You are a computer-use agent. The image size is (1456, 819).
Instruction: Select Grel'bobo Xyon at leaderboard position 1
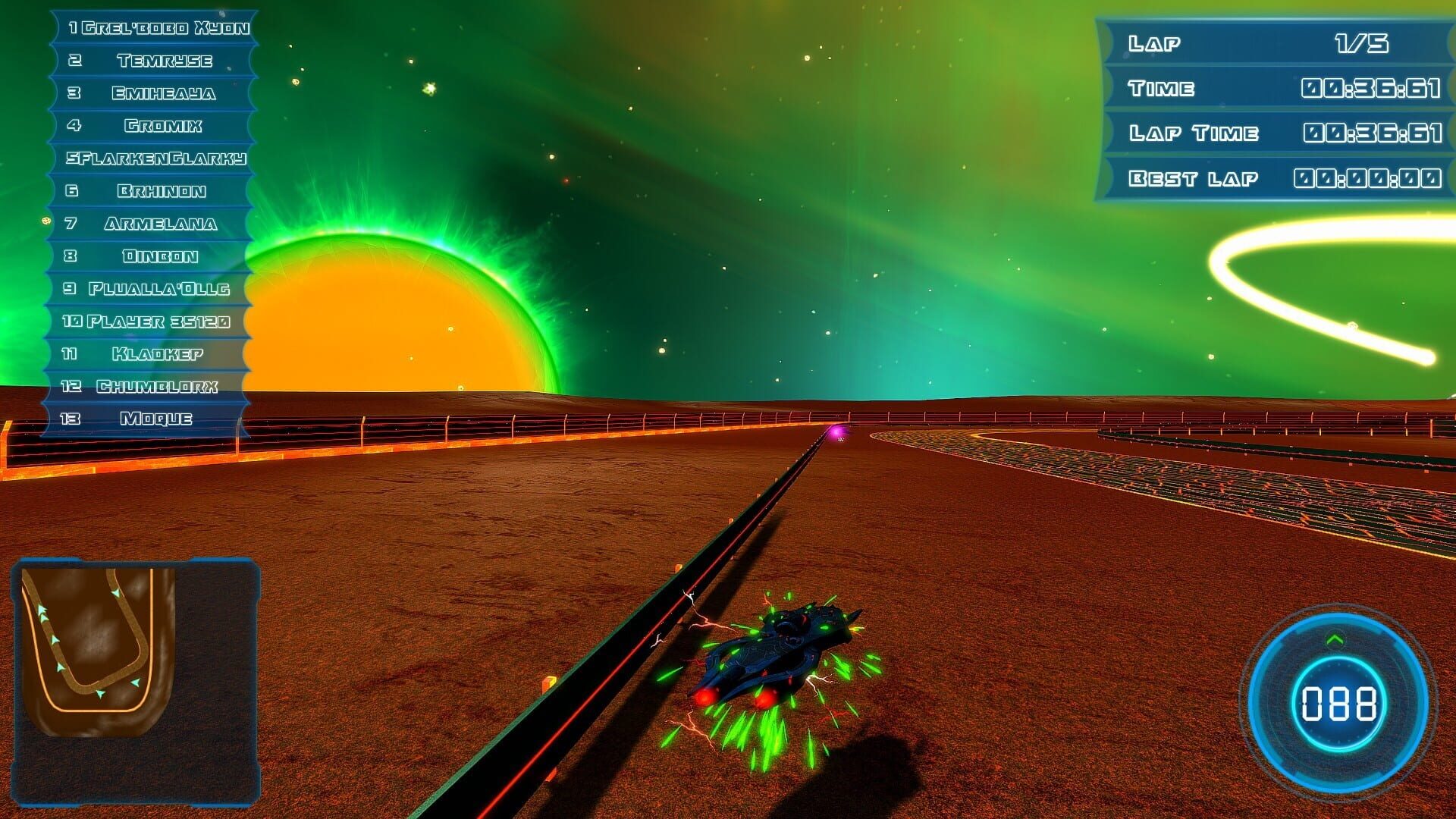click(x=159, y=28)
